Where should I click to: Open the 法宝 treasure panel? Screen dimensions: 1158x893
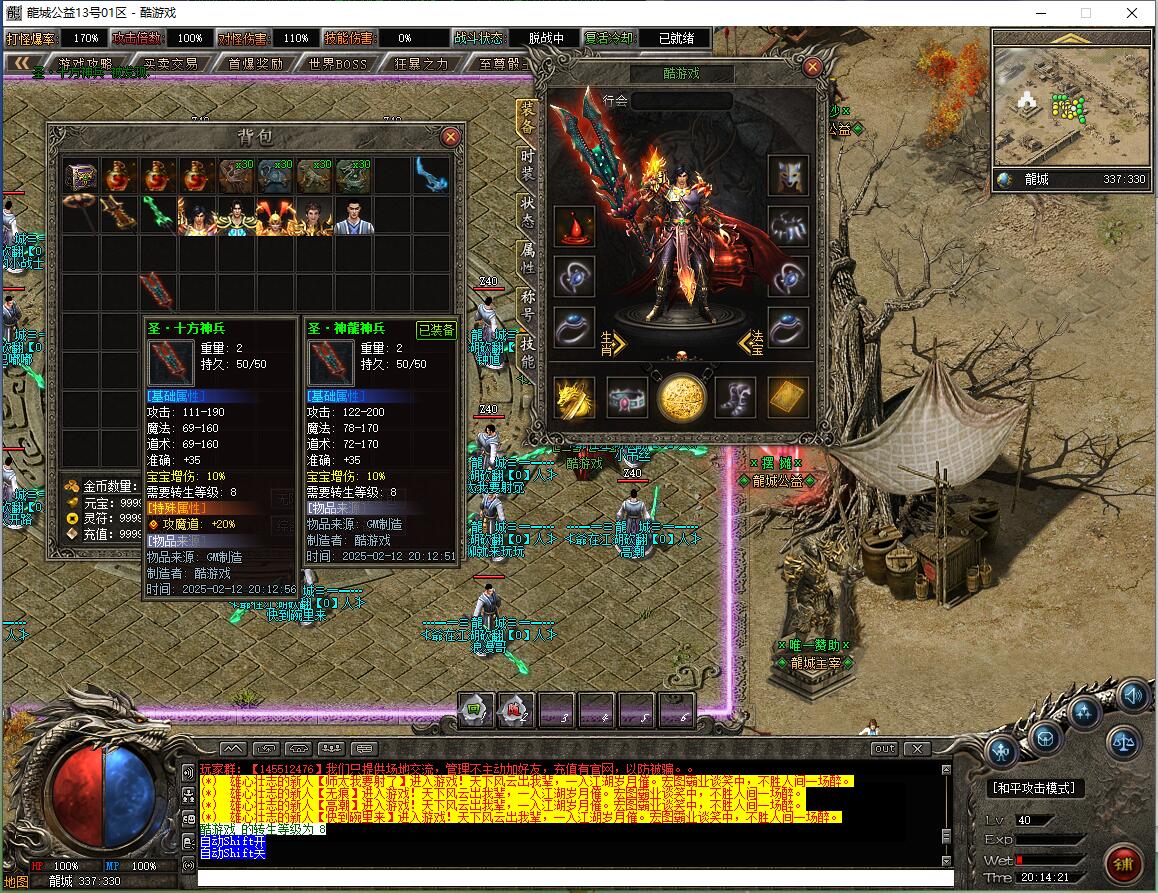pos(751,342)
